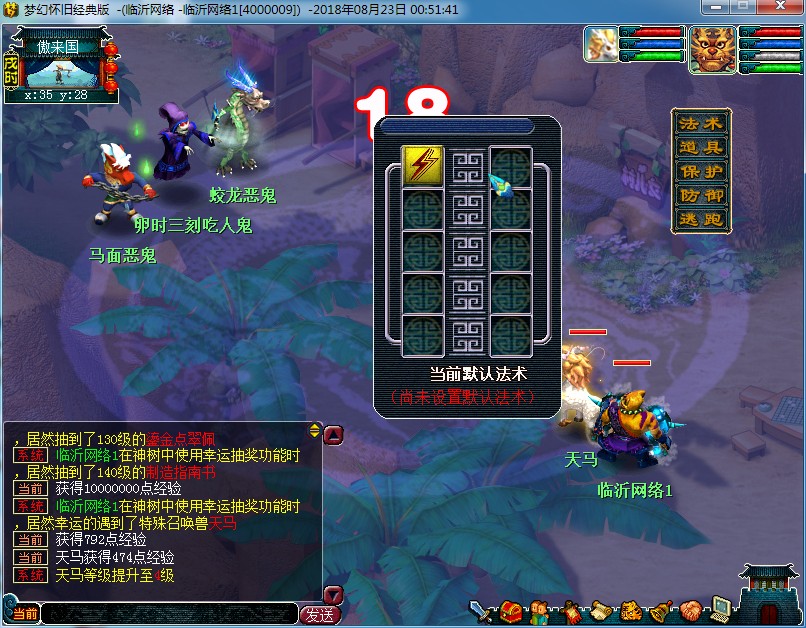The height and width of the screenshot is (628, 806).
Task: Open the 傲来国 minimap
Action: (x=62, y=66)
